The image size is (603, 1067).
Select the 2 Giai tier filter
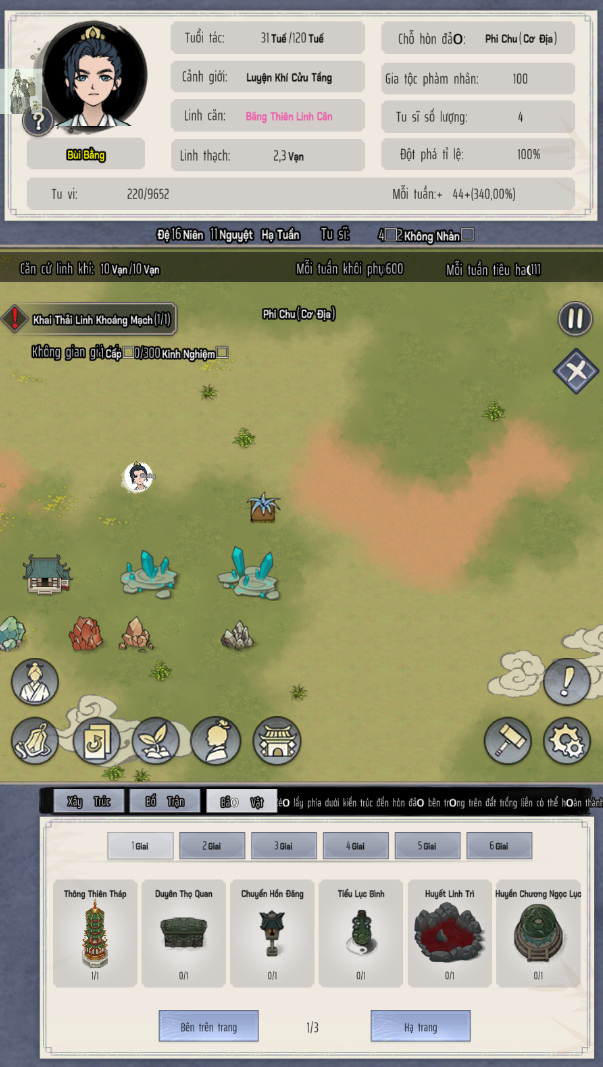[212, 846]
